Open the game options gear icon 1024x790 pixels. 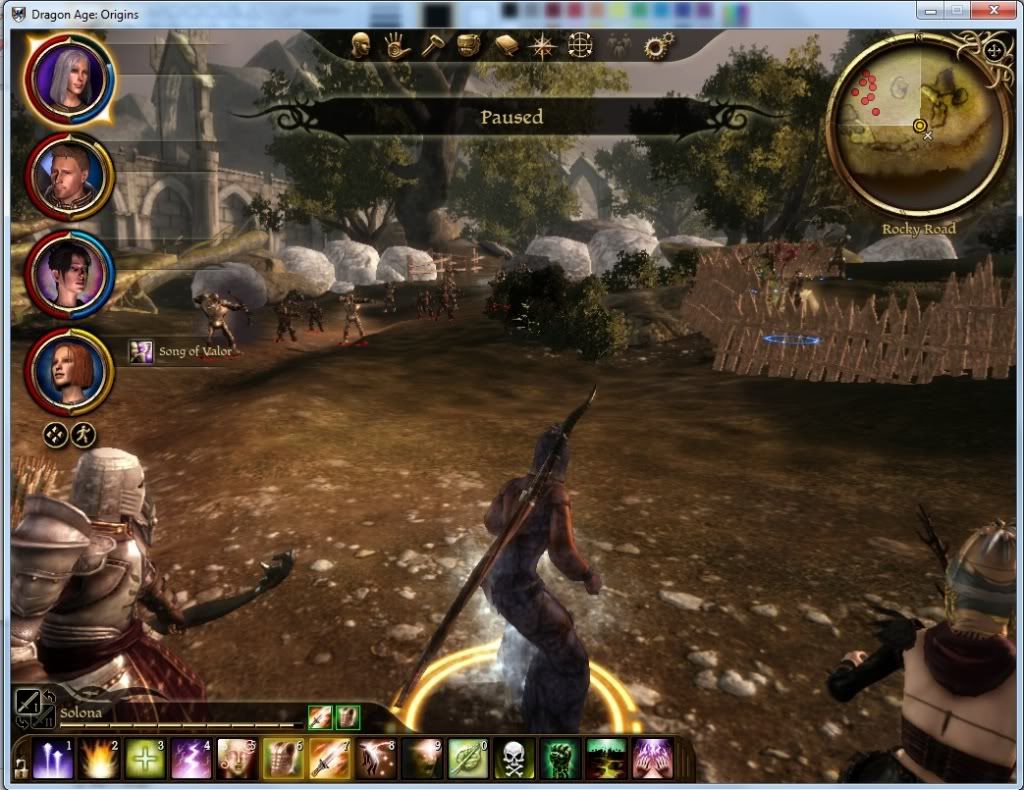click(x=658, y=45)
